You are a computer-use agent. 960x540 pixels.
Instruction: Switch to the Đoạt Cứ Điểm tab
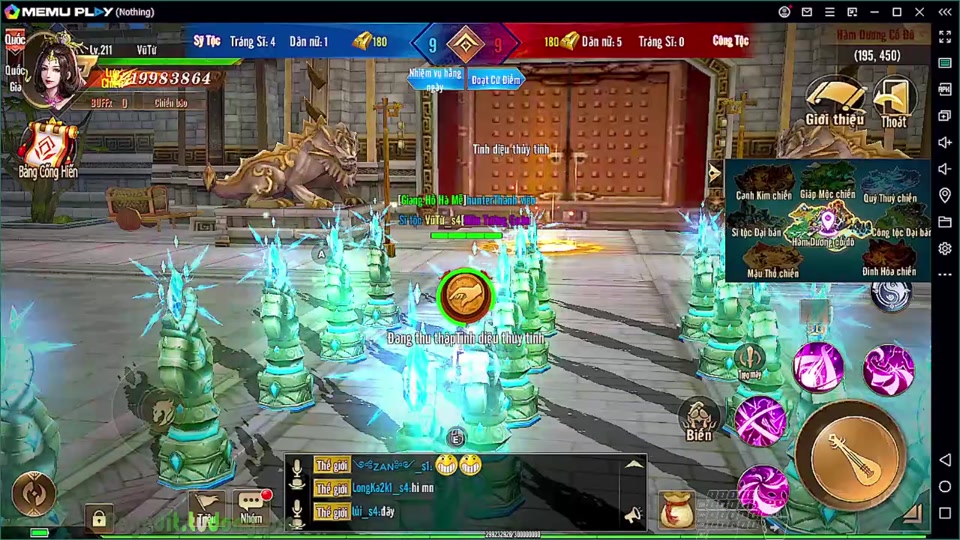[497, 79]
